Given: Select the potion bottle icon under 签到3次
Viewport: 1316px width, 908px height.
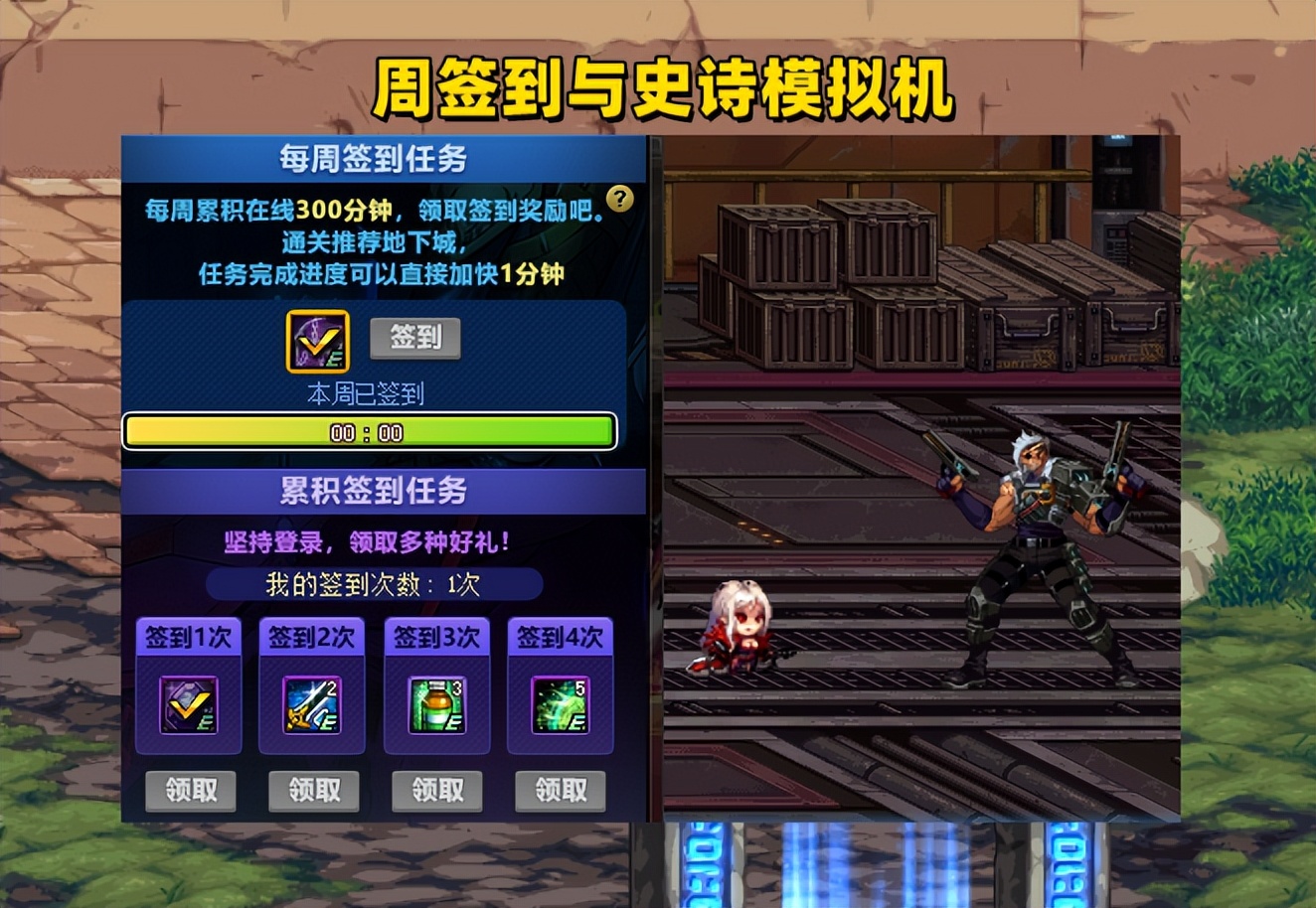Looking at the screenshot, I should (x=435, y=705).
